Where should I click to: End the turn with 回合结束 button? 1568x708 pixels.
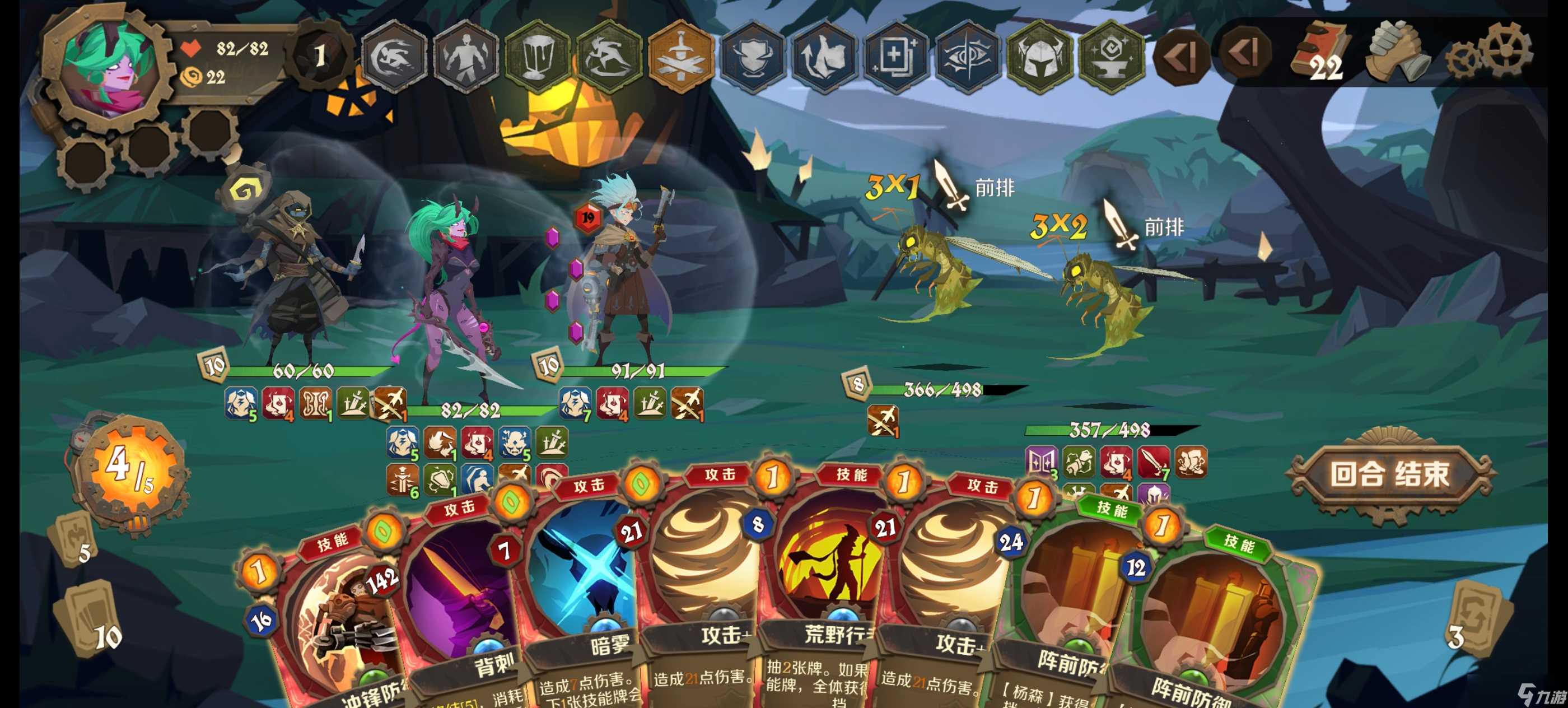pyautogui.click(x=1389, y=474)
